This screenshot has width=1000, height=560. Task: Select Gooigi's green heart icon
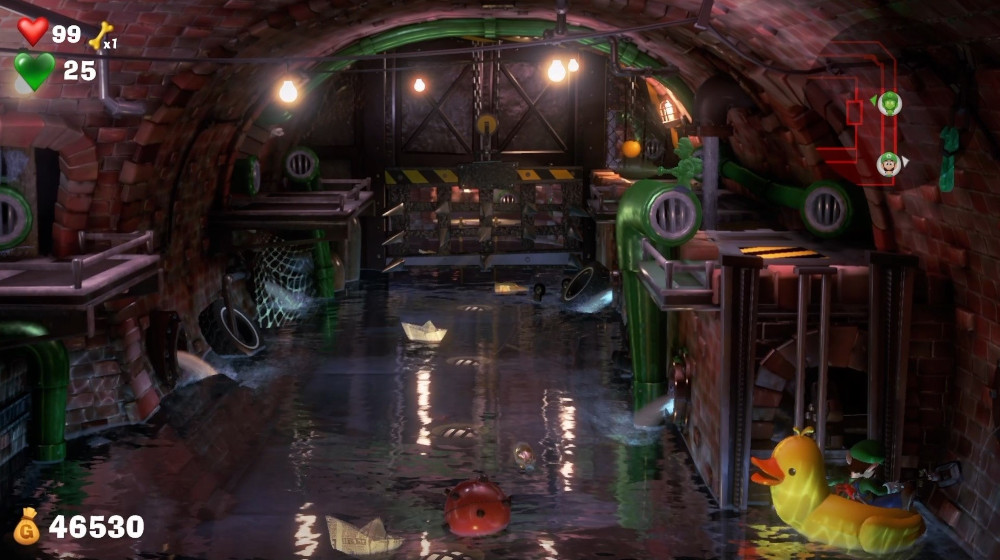(34, 71)
